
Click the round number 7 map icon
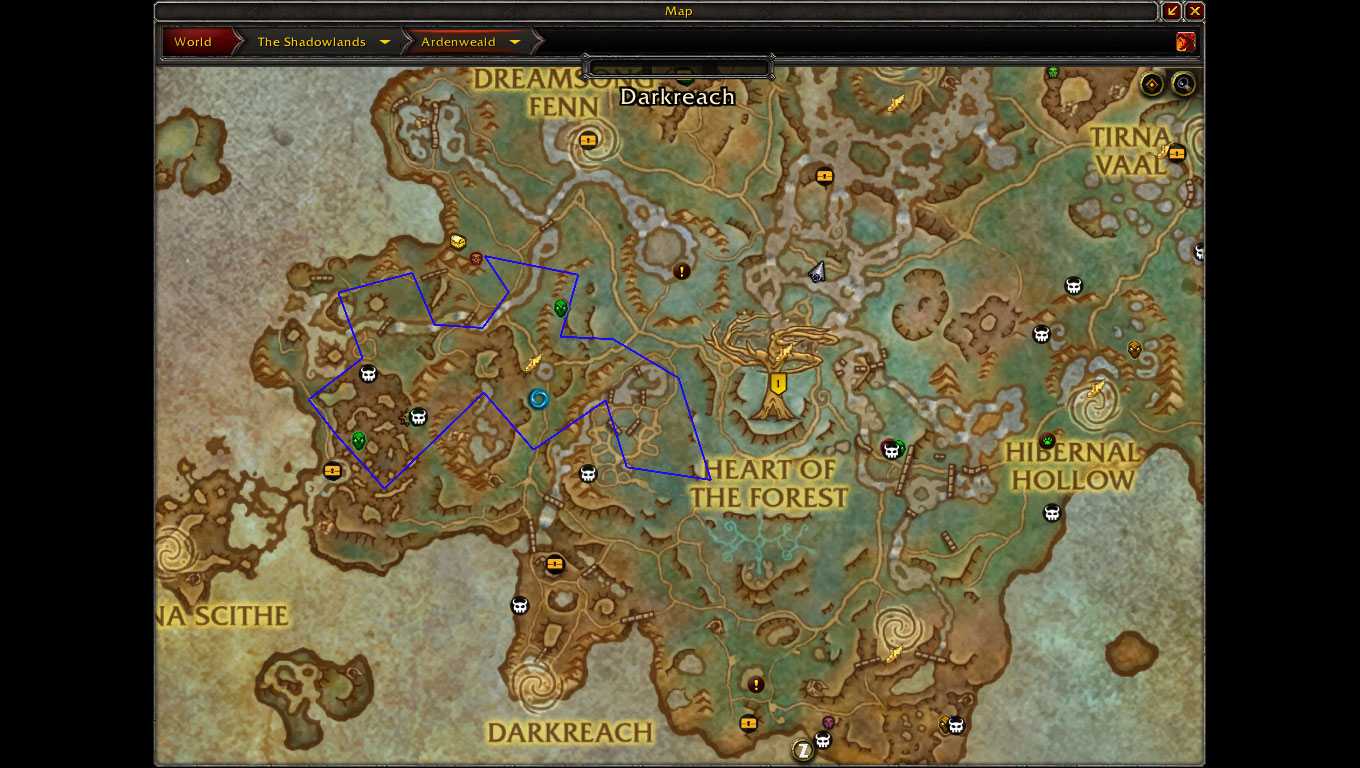tap(802, 749)
